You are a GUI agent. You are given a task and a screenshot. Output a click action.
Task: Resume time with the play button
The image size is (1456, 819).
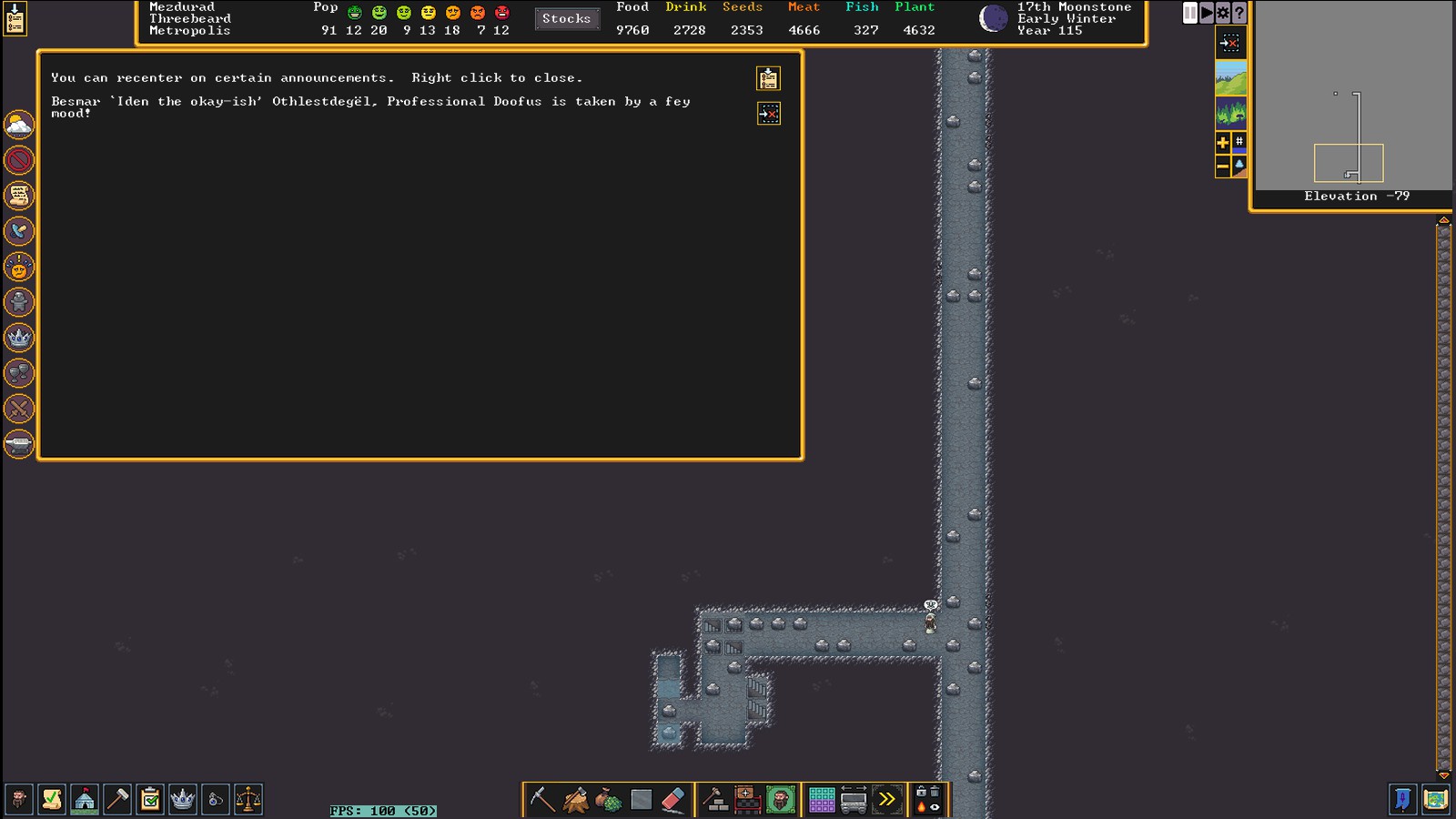pyautogui.click(x=1207, y=13)
